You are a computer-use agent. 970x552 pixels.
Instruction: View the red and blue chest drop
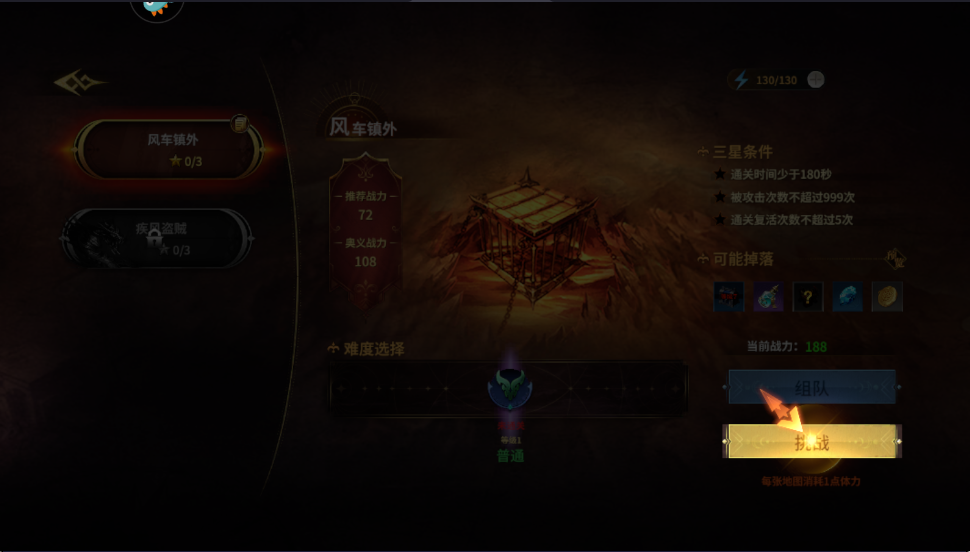[x=729, y=296]
